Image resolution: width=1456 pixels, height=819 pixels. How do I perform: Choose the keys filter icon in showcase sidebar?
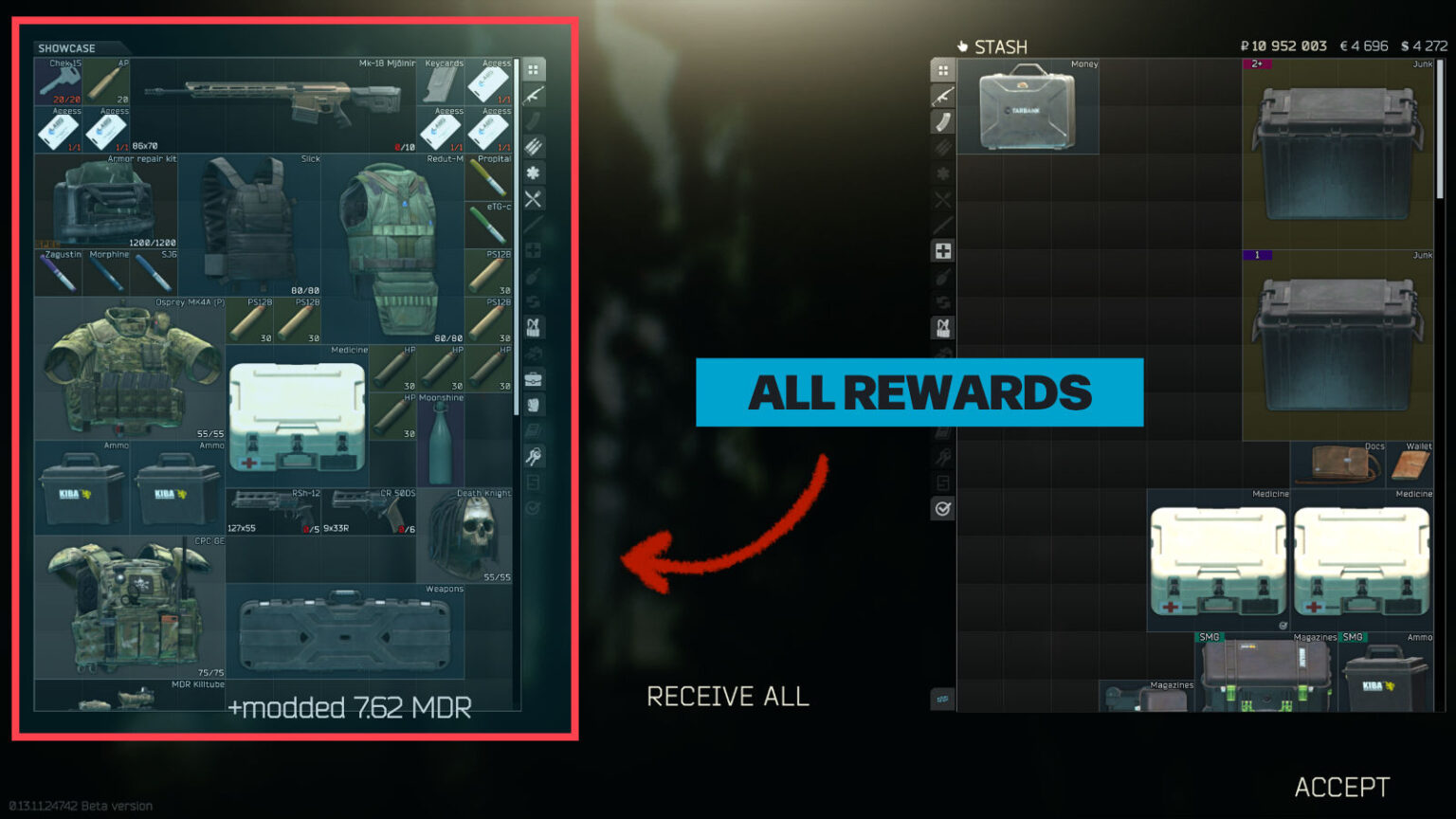coord(534,455)
